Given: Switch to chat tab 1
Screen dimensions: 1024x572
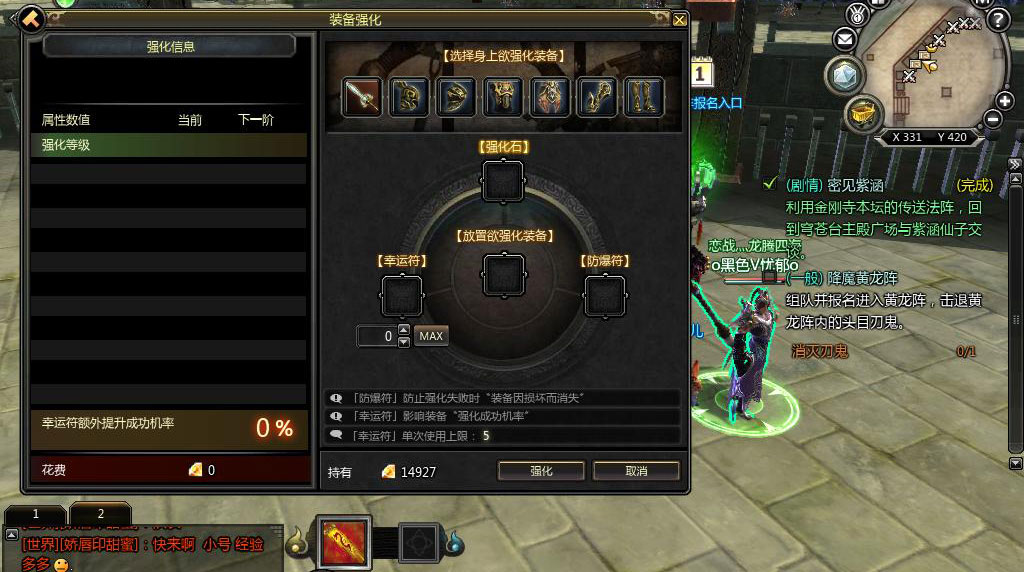Looking at the screenshot, I should [36, 513].
